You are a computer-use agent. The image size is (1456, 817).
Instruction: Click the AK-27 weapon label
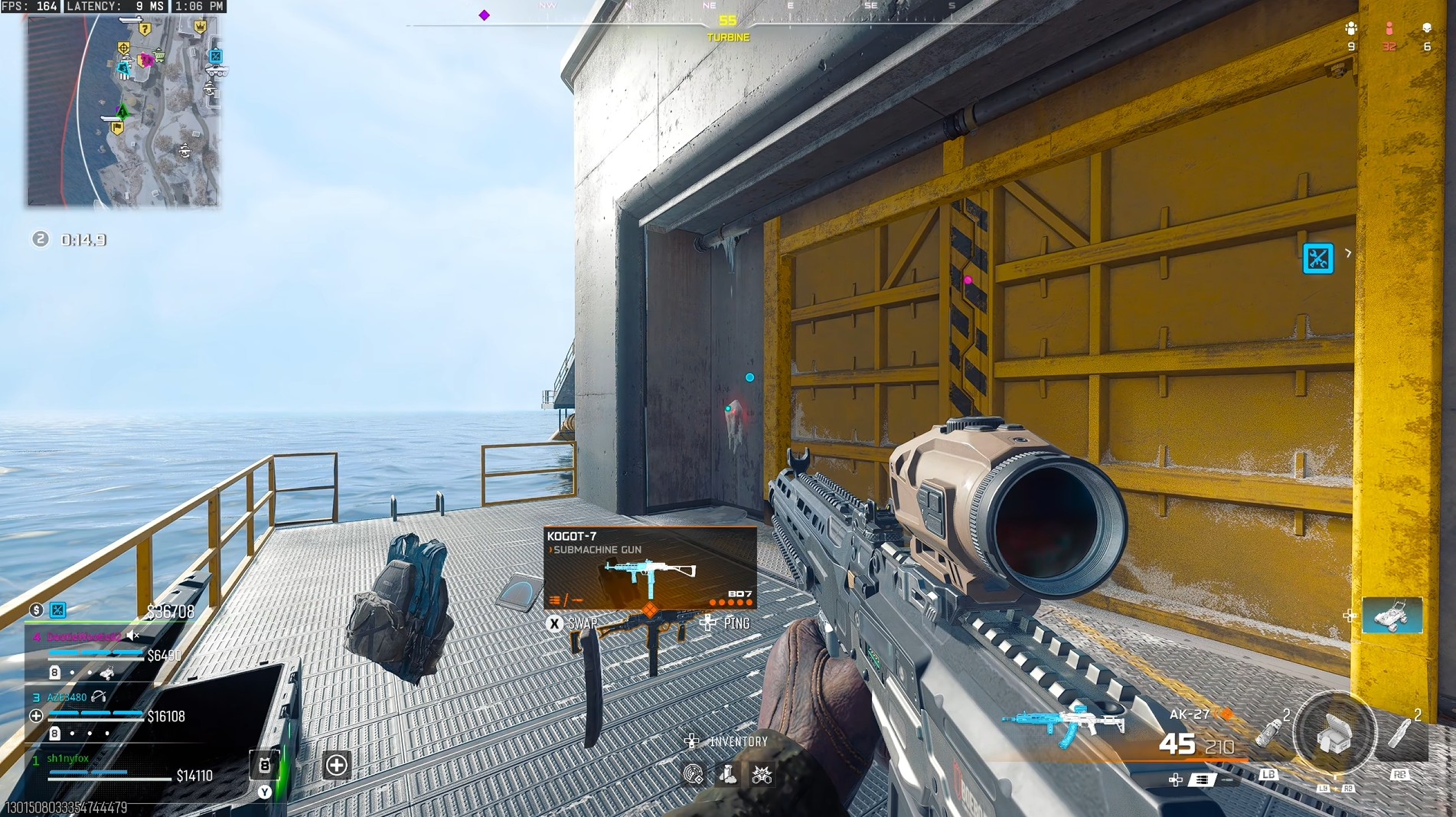(1189, 715)
